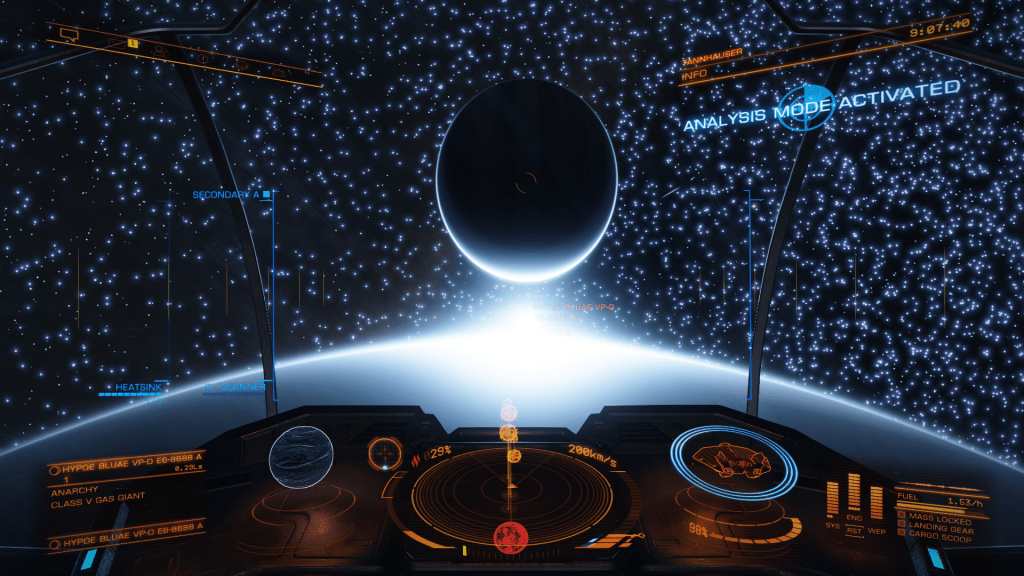Open the comms chat bubble icon
This screenshot has height=576, width=1024.
69,34
